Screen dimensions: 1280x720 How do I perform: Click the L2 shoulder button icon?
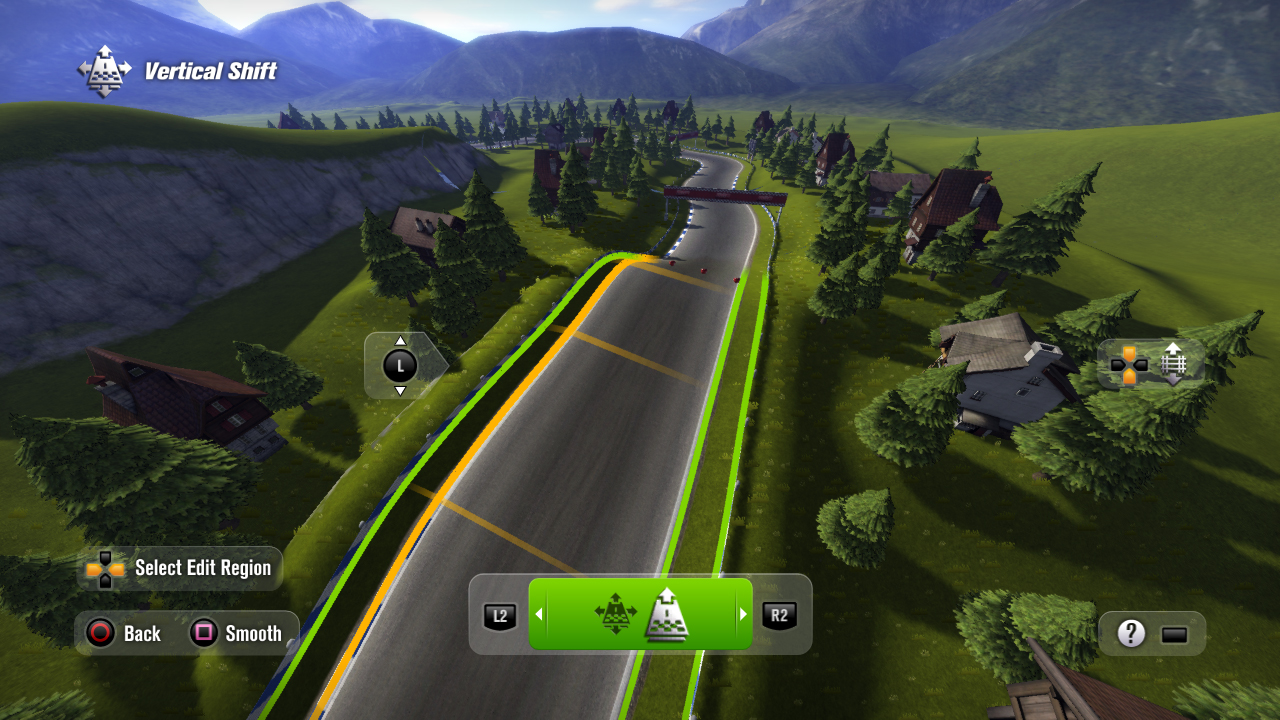pos(500,615)
